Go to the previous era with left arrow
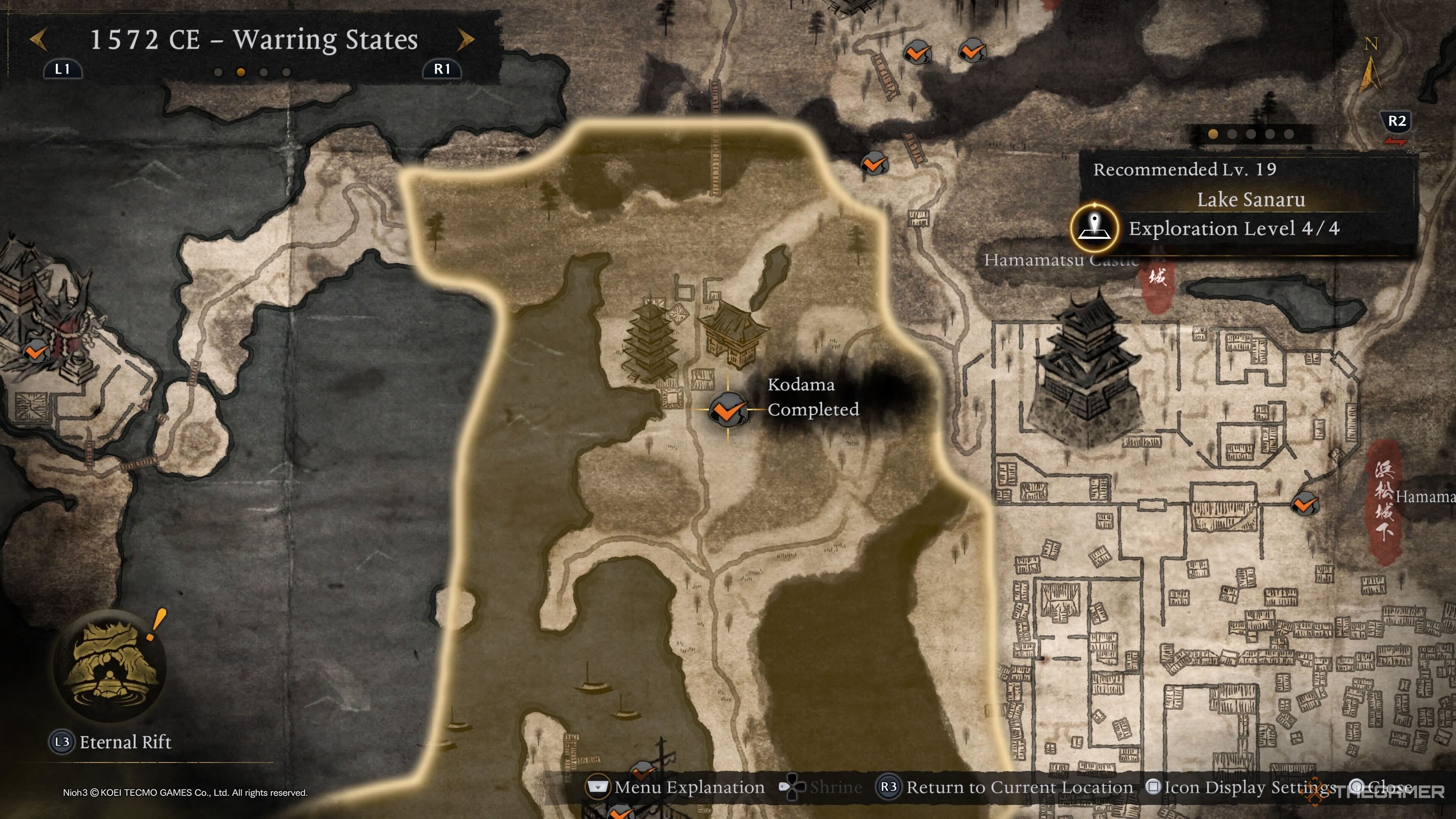 pos(38,39)
